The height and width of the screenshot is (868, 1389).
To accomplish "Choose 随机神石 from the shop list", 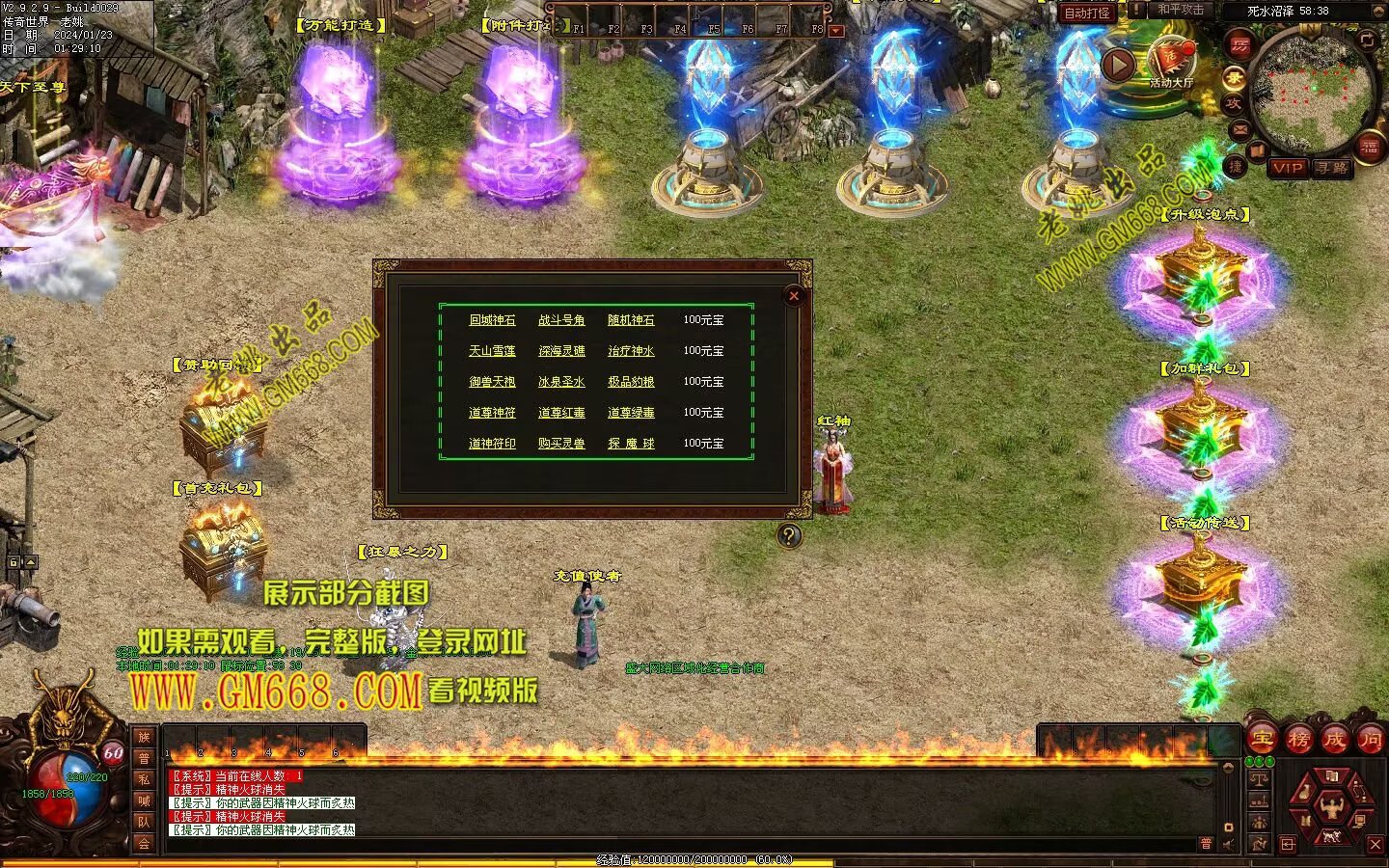I will [631, 320].
